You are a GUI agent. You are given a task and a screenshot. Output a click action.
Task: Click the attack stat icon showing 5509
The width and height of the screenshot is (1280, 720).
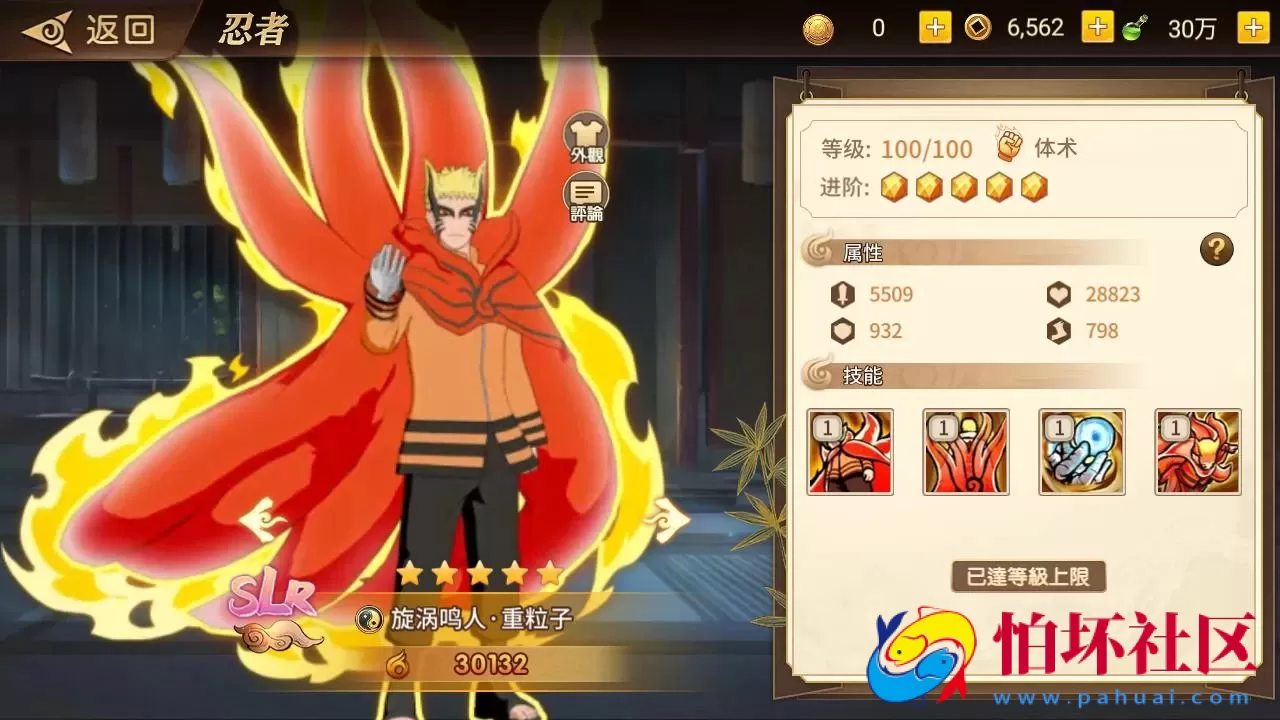(843, 294)
